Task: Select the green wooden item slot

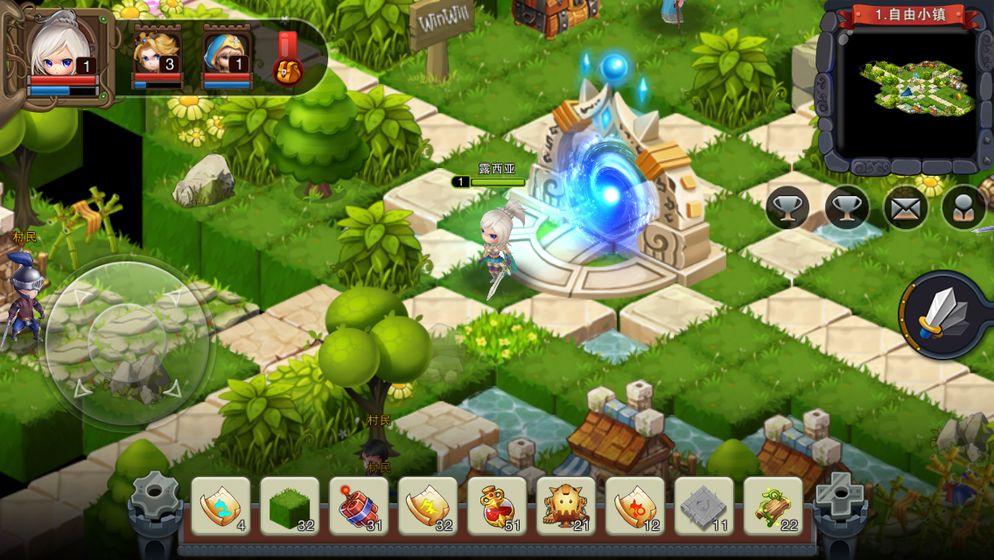Action: (x=772, y=505)
